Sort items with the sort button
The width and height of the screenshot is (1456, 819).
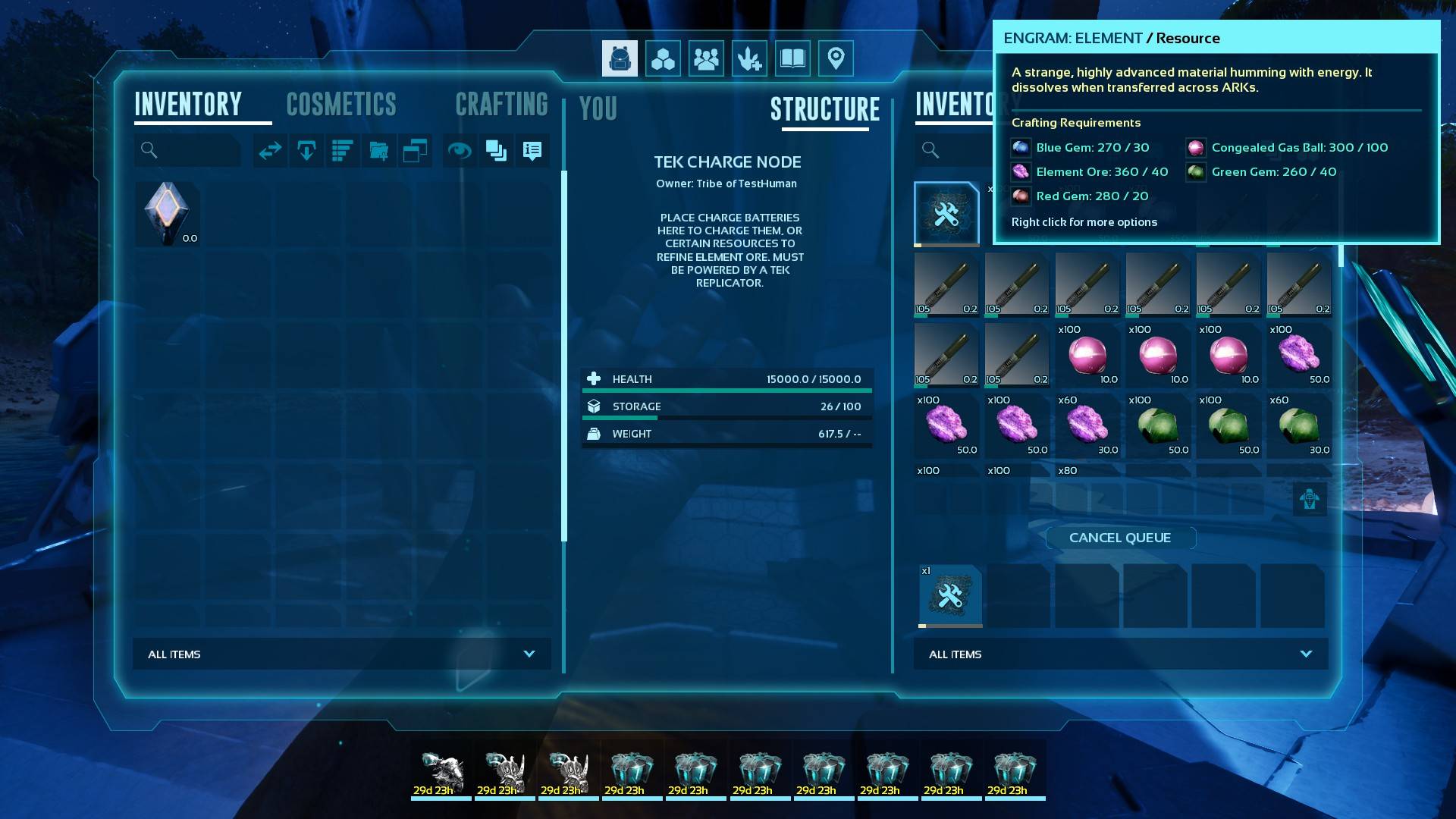[343, 151]
